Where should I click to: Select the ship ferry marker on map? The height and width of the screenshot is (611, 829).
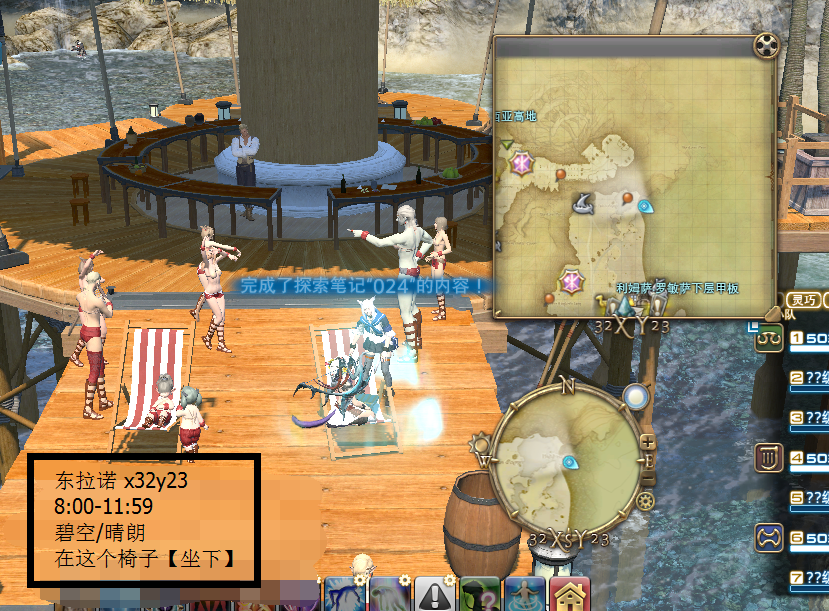pyautogui.click(x=583, y=204)
